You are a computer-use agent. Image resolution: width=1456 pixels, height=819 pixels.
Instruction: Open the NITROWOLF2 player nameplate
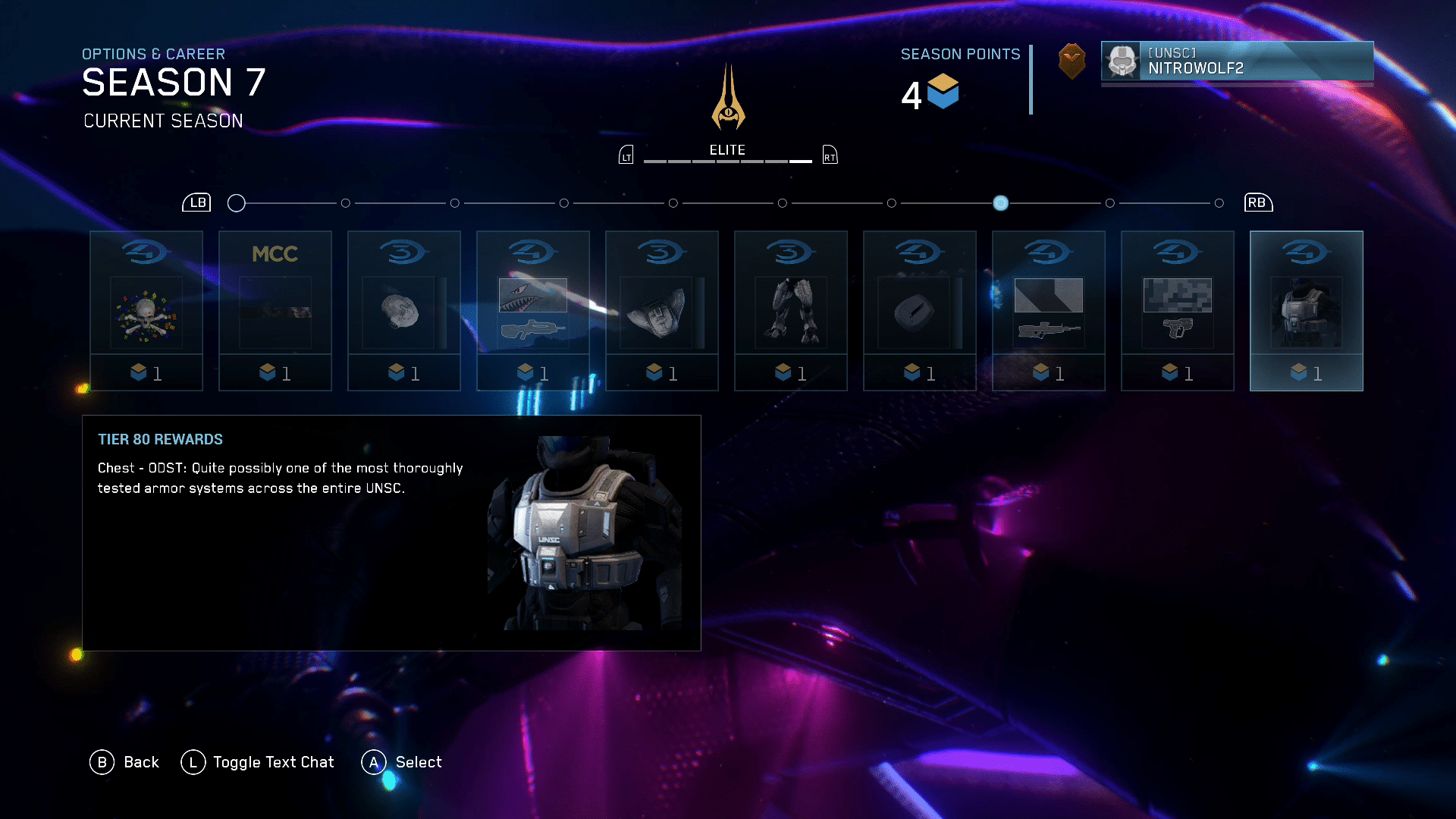1237,61
